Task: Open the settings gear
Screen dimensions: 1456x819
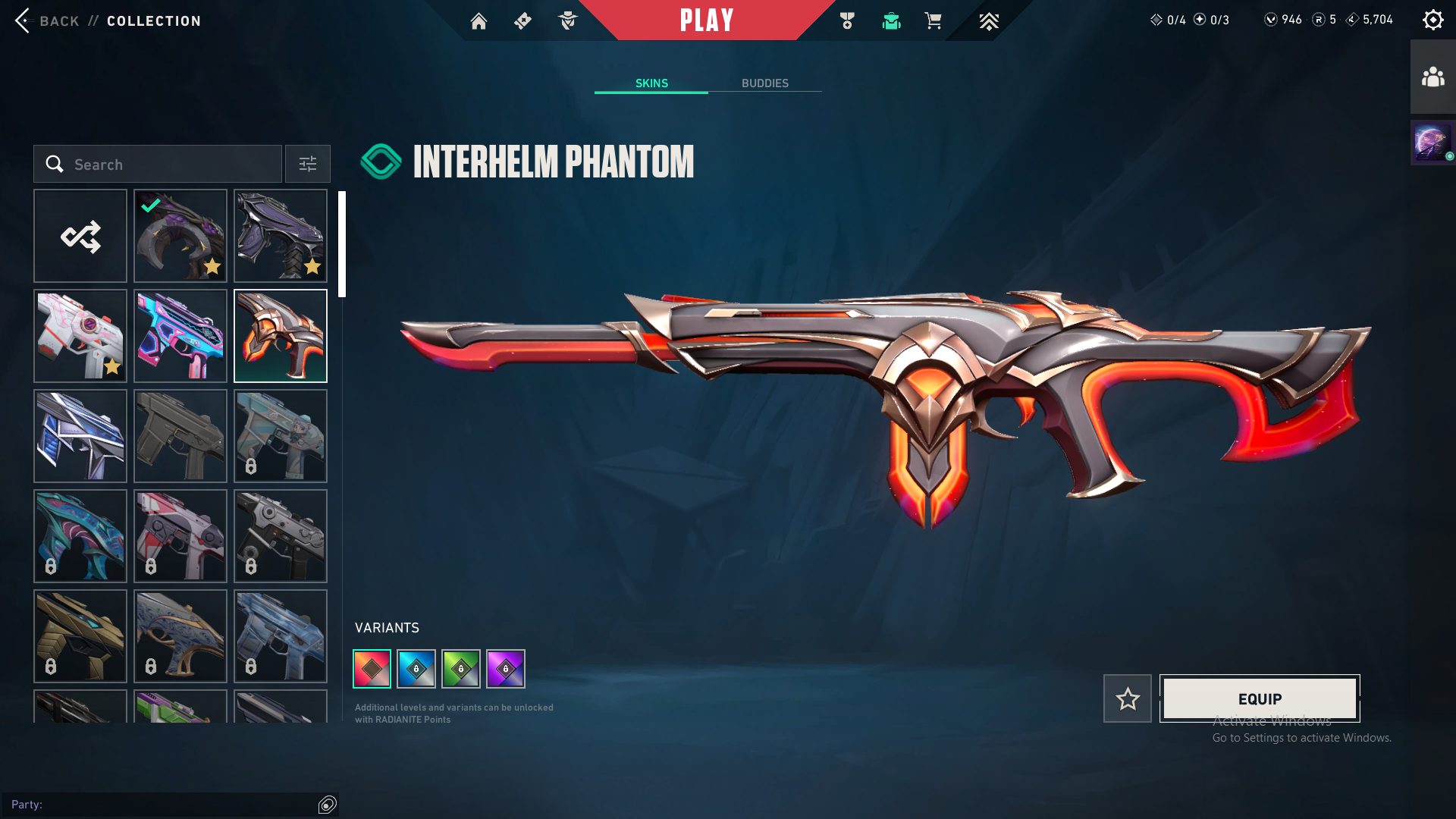Action: click(1432, 20)
